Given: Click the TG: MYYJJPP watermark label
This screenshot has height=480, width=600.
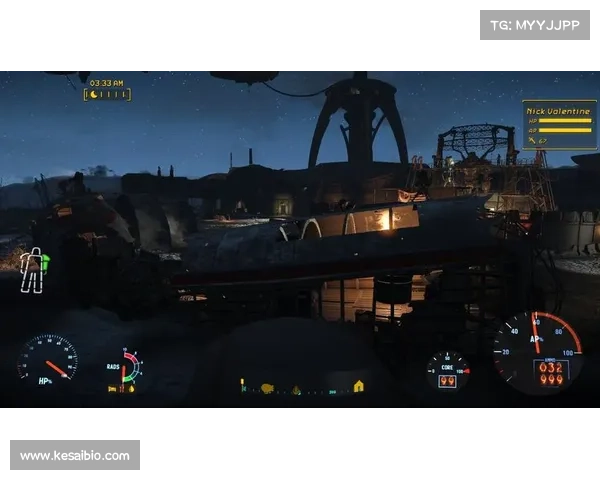Looking at the screenshot, I should tap(535, 24).
